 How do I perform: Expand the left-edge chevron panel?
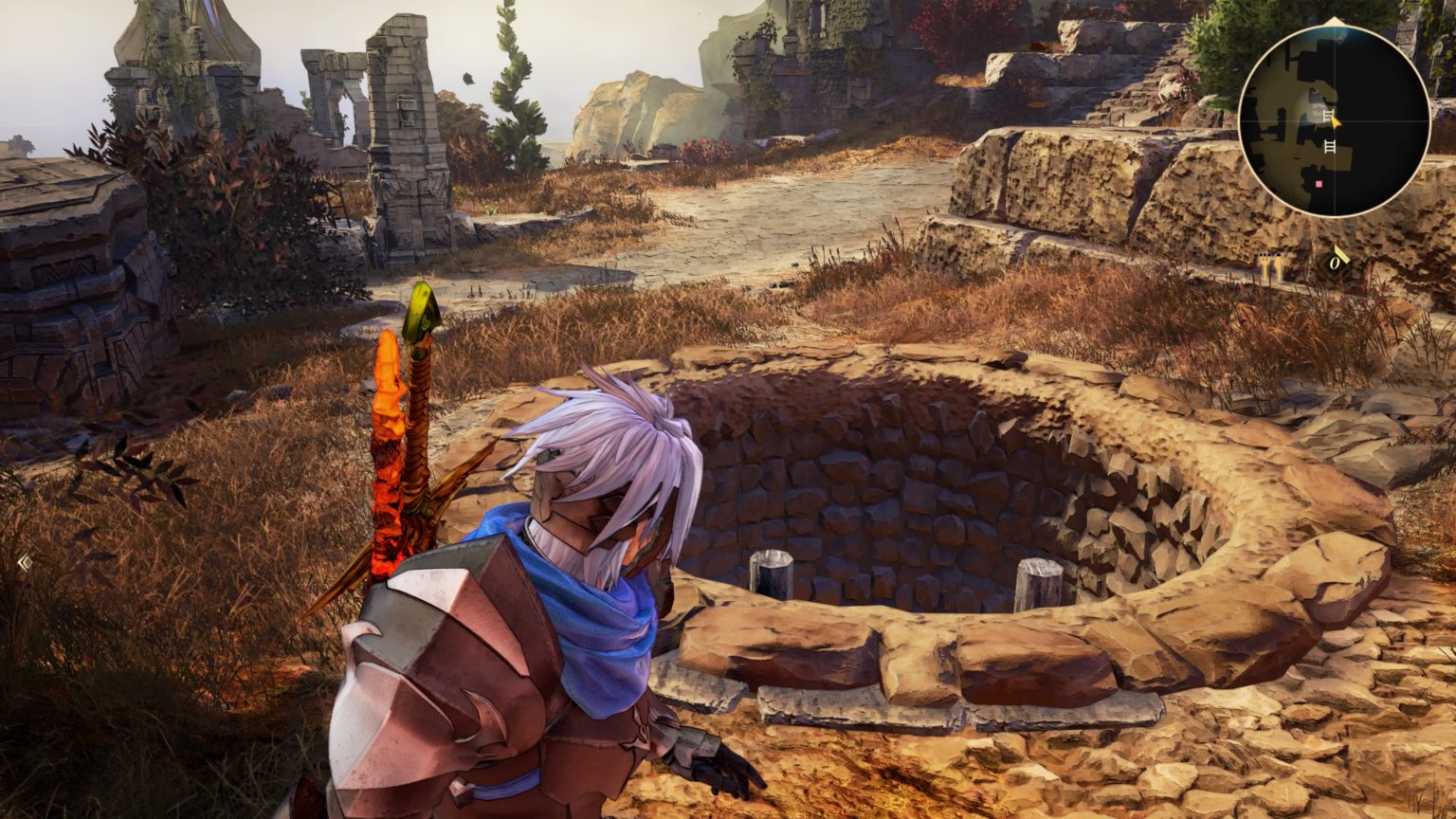coord(24,562)
